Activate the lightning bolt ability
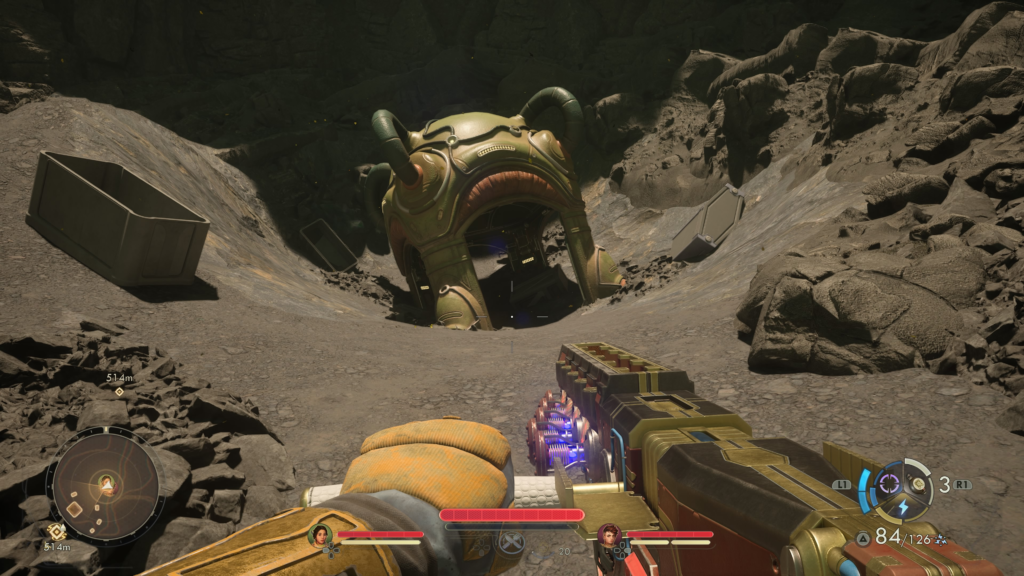Viewport: 1024px width, 576px height. pyautogui.click(x=902, y=507)
